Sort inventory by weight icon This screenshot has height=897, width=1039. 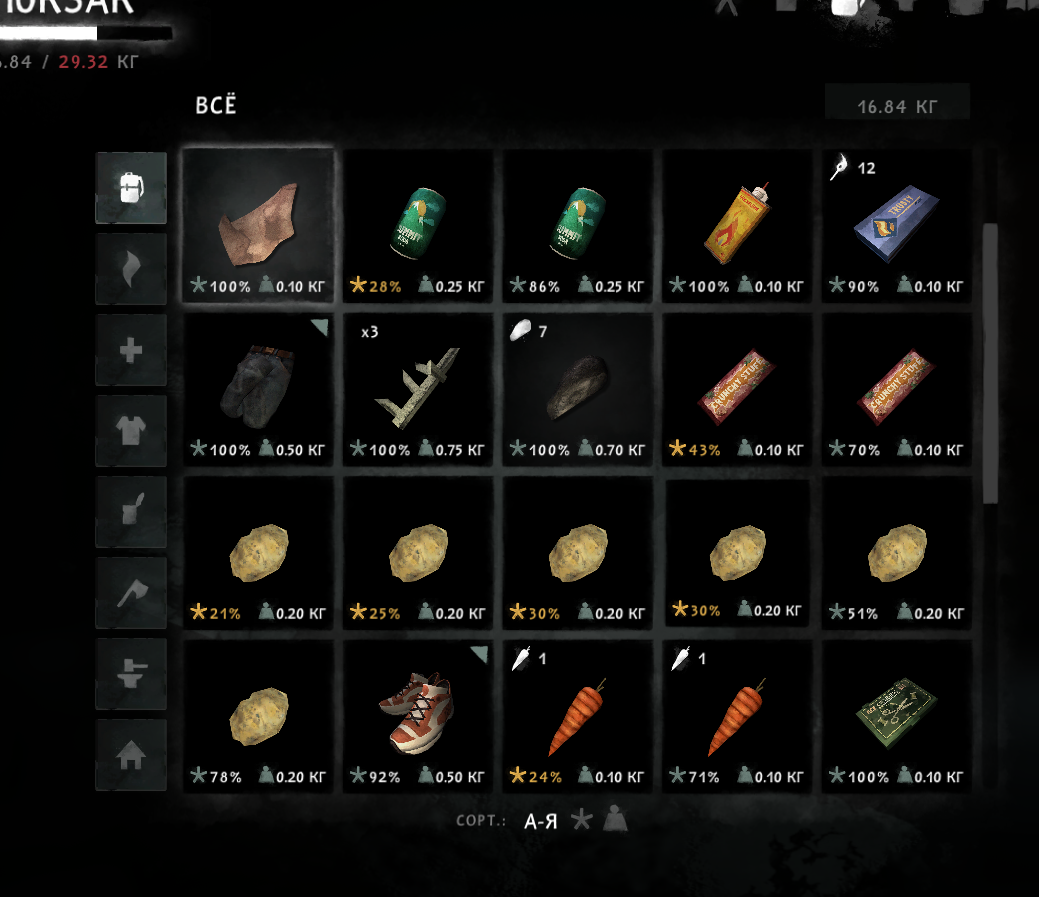(x=615, y=822)
